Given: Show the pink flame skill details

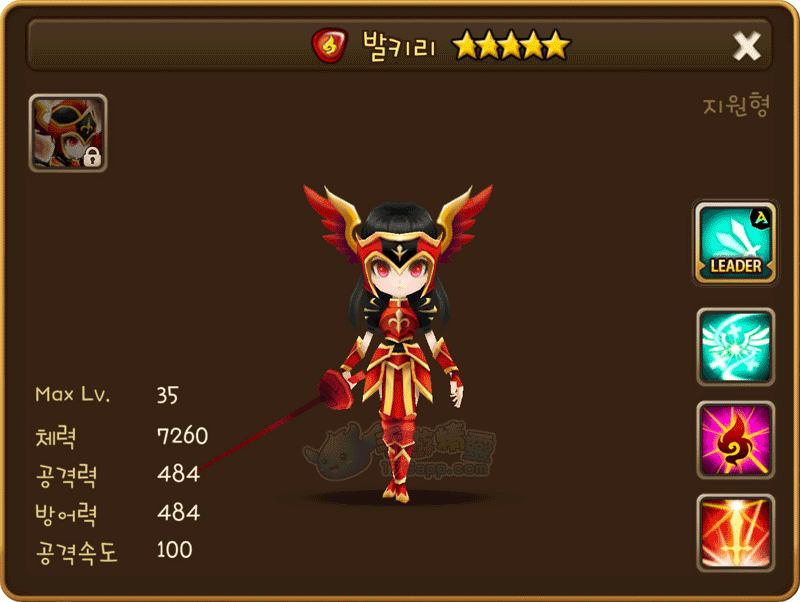Looking at the screenshot, I should 735,440.
